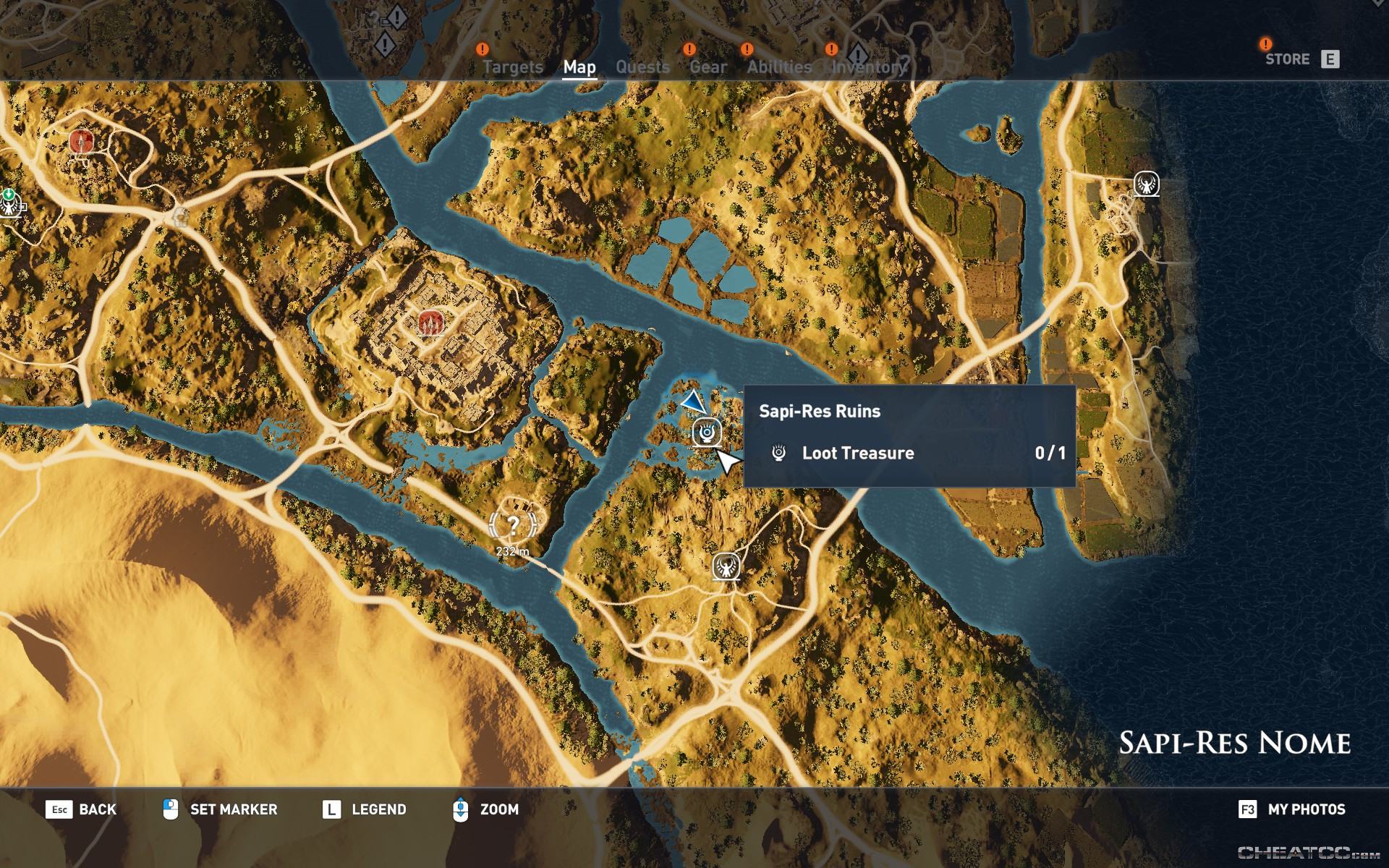Open the Abilities tab
The height and width of the screenshot is (868, 1389).
pos(779,67)
